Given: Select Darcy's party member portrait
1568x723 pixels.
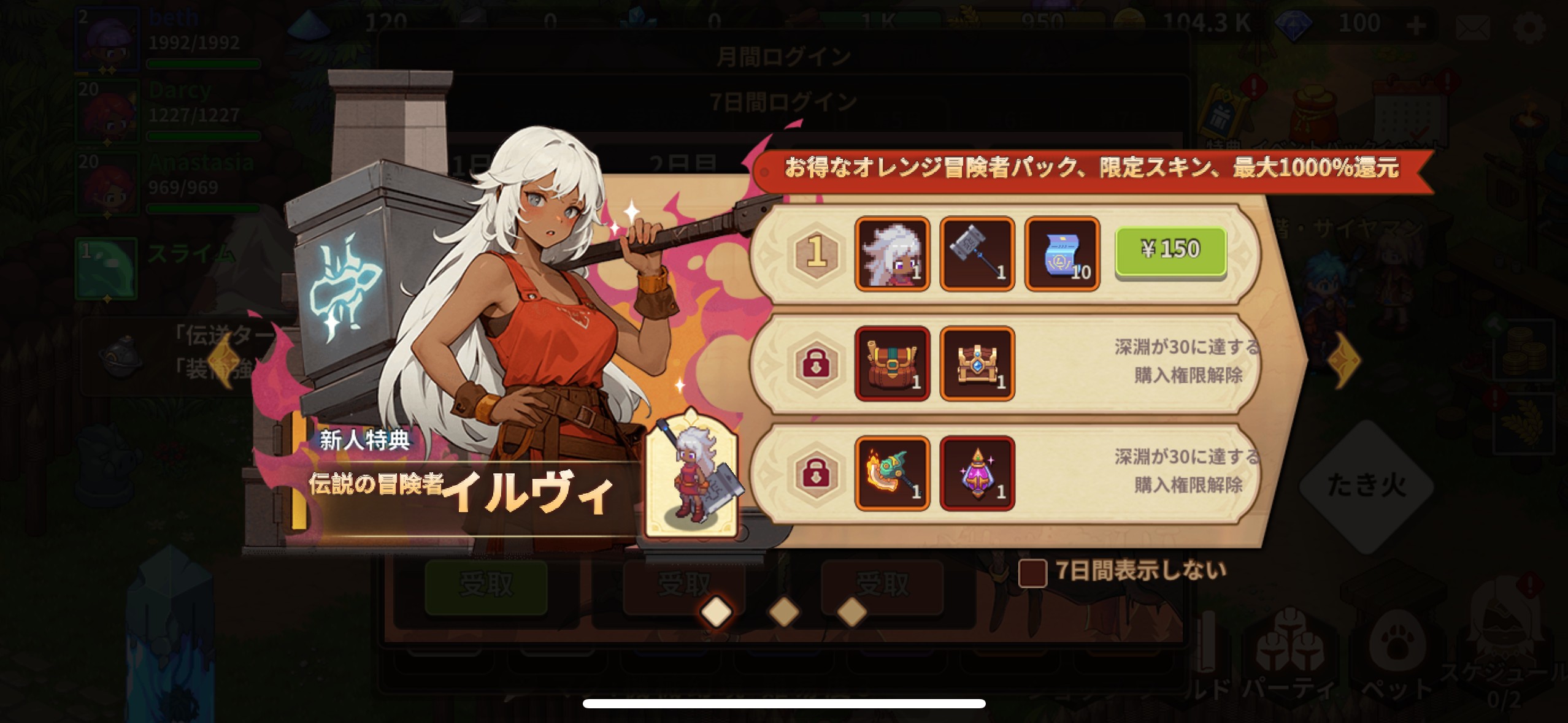Looking at the screenshot, I should point(107,110).
